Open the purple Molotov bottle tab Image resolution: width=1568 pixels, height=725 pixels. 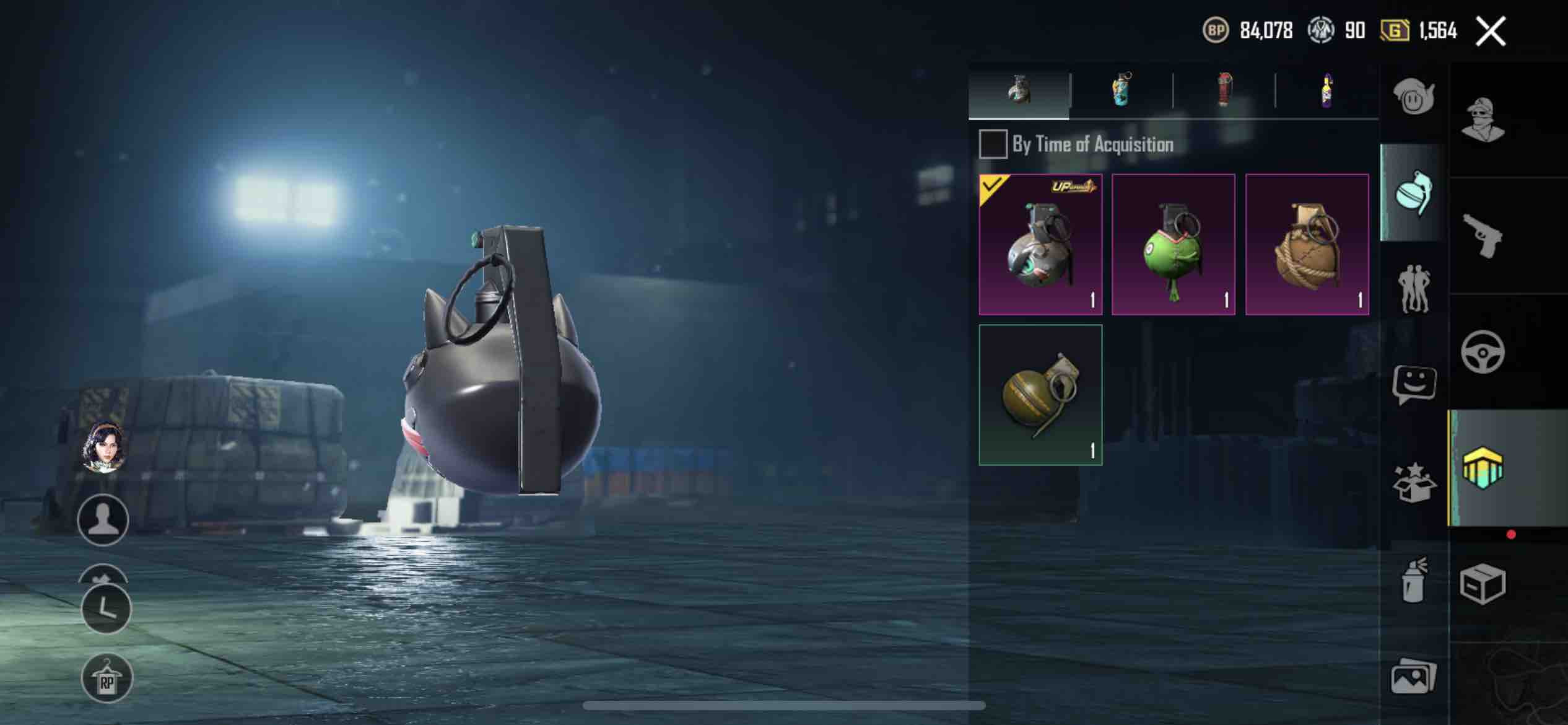coord(1326,91)
